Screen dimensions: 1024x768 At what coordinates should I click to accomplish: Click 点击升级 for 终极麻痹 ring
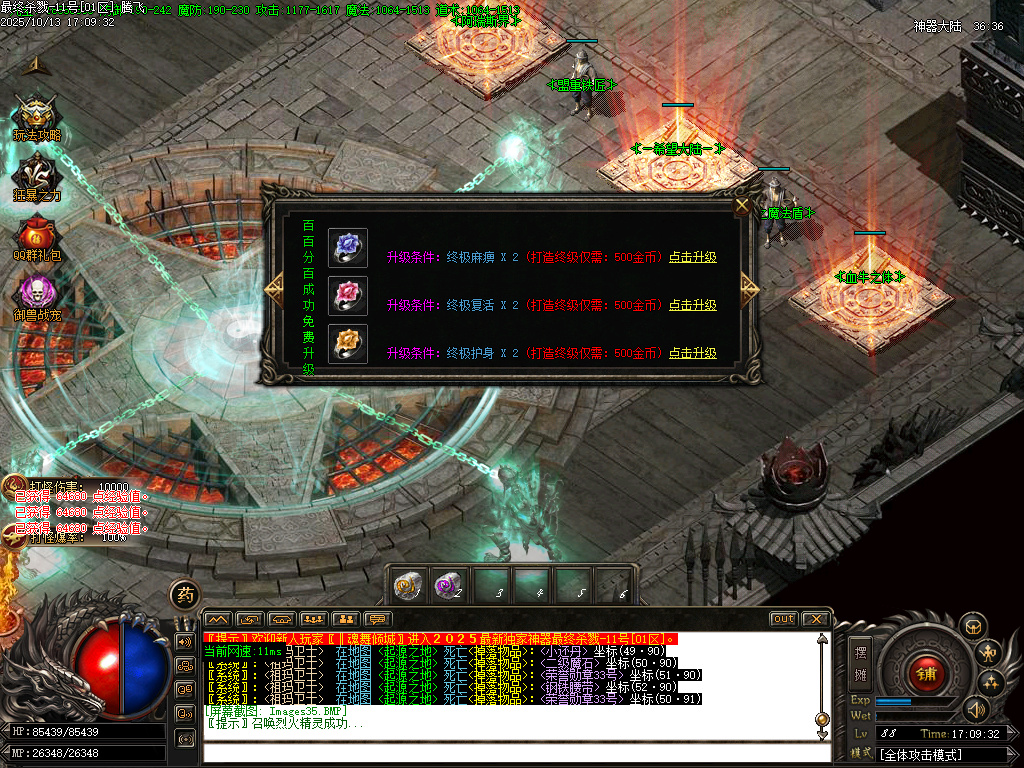tap(692, 257)
